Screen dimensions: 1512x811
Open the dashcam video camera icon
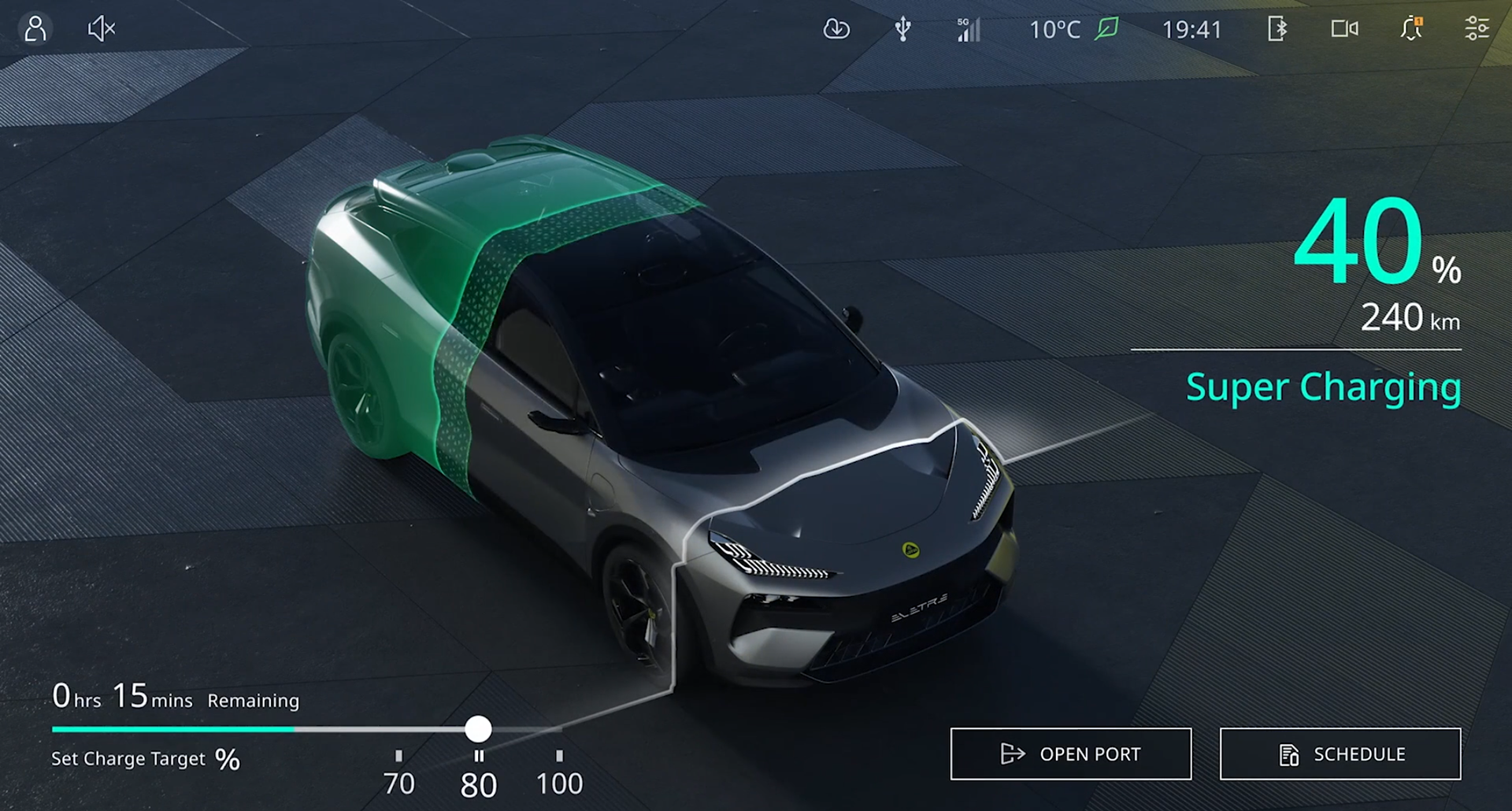coord(1344,29)
